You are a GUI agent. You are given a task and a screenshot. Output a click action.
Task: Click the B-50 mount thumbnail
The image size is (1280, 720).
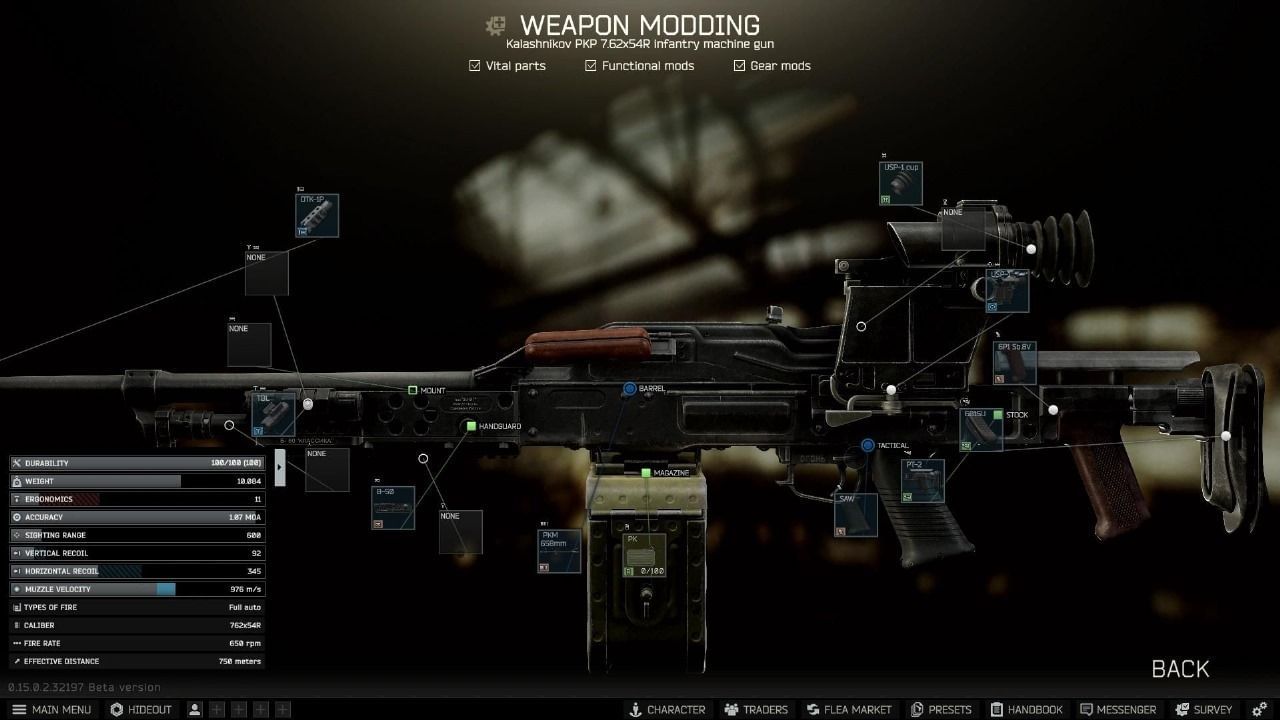click(x=392, y=507)
